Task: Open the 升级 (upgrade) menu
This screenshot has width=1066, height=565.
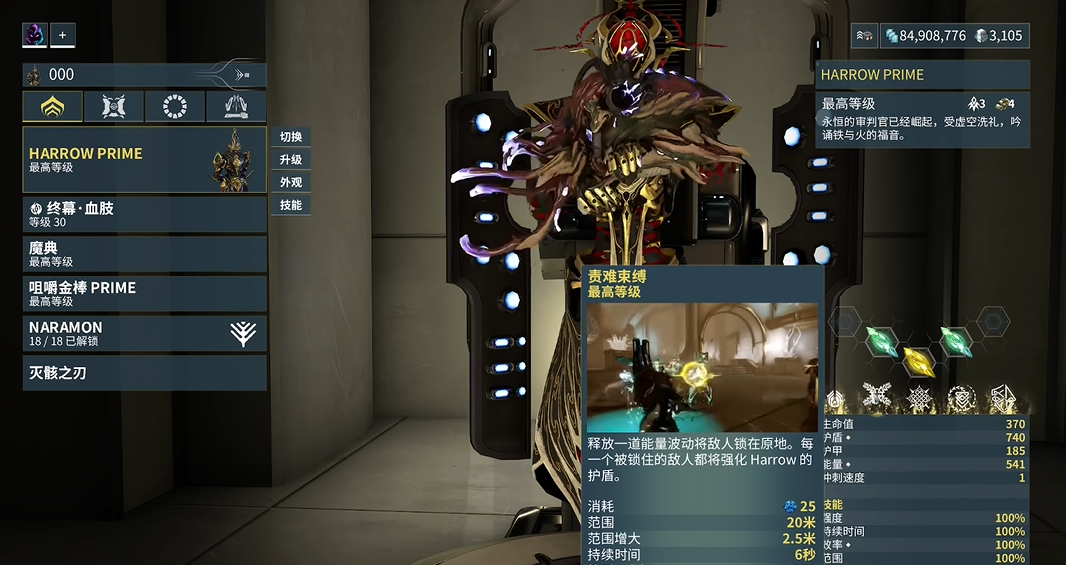Action: tap(291, 160)
